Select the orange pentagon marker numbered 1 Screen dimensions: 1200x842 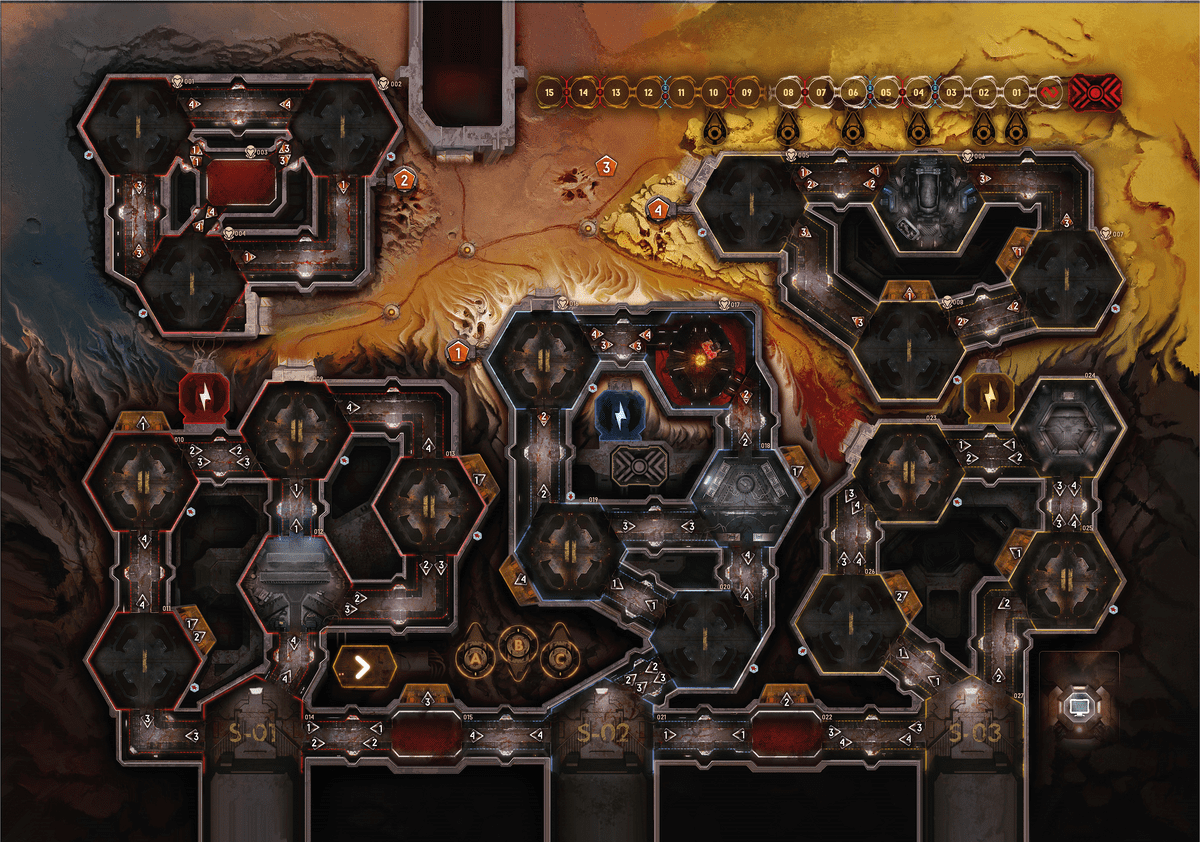[x=459, y=352]
